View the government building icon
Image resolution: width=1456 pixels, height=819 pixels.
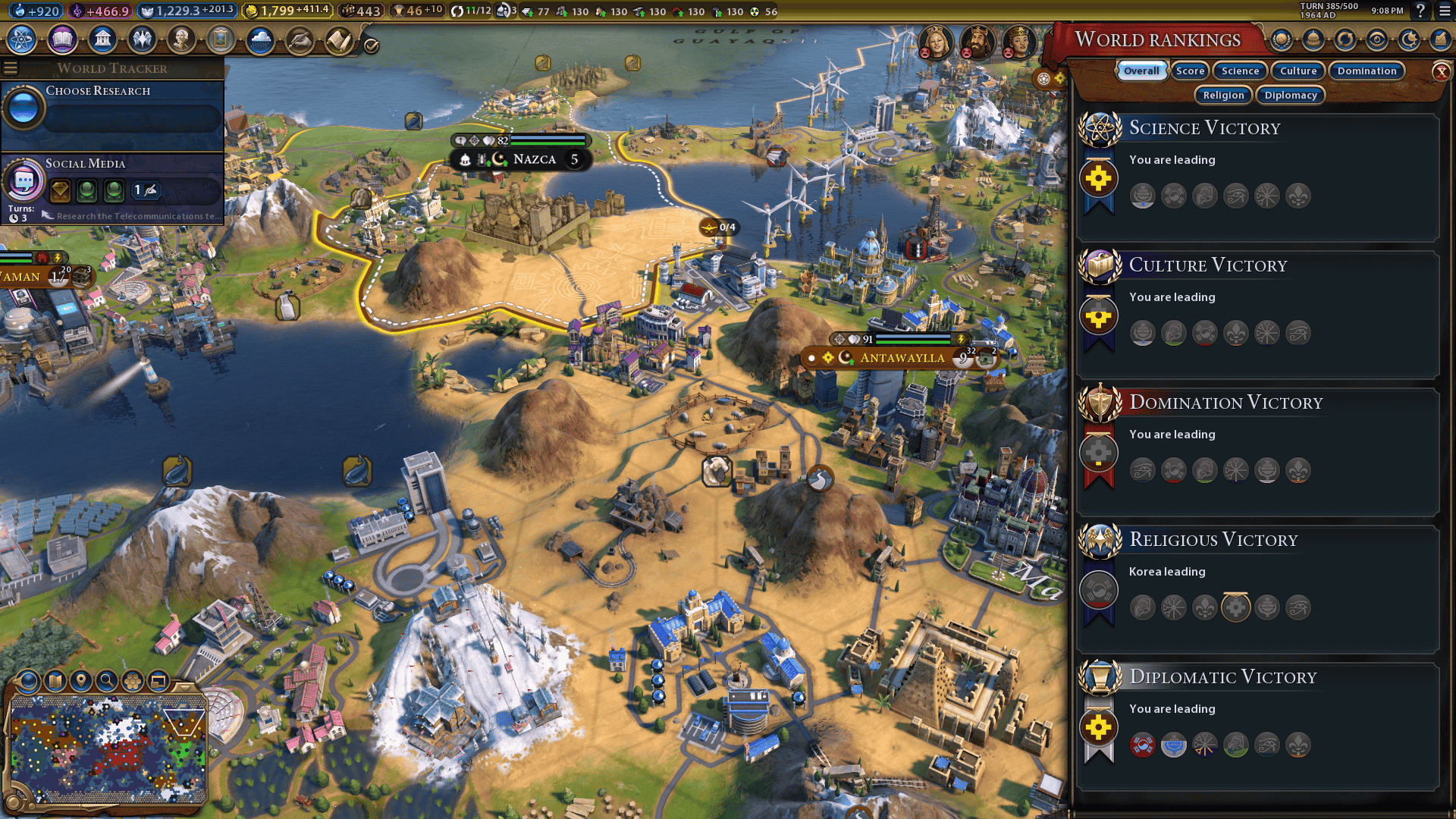(102, 39)
